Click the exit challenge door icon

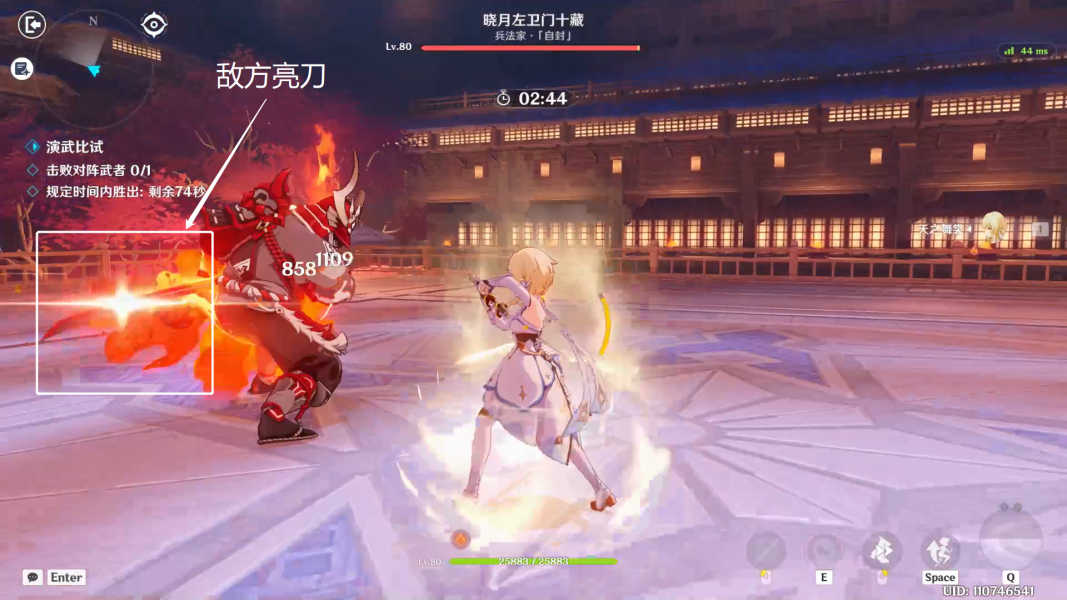coord(32,24)
